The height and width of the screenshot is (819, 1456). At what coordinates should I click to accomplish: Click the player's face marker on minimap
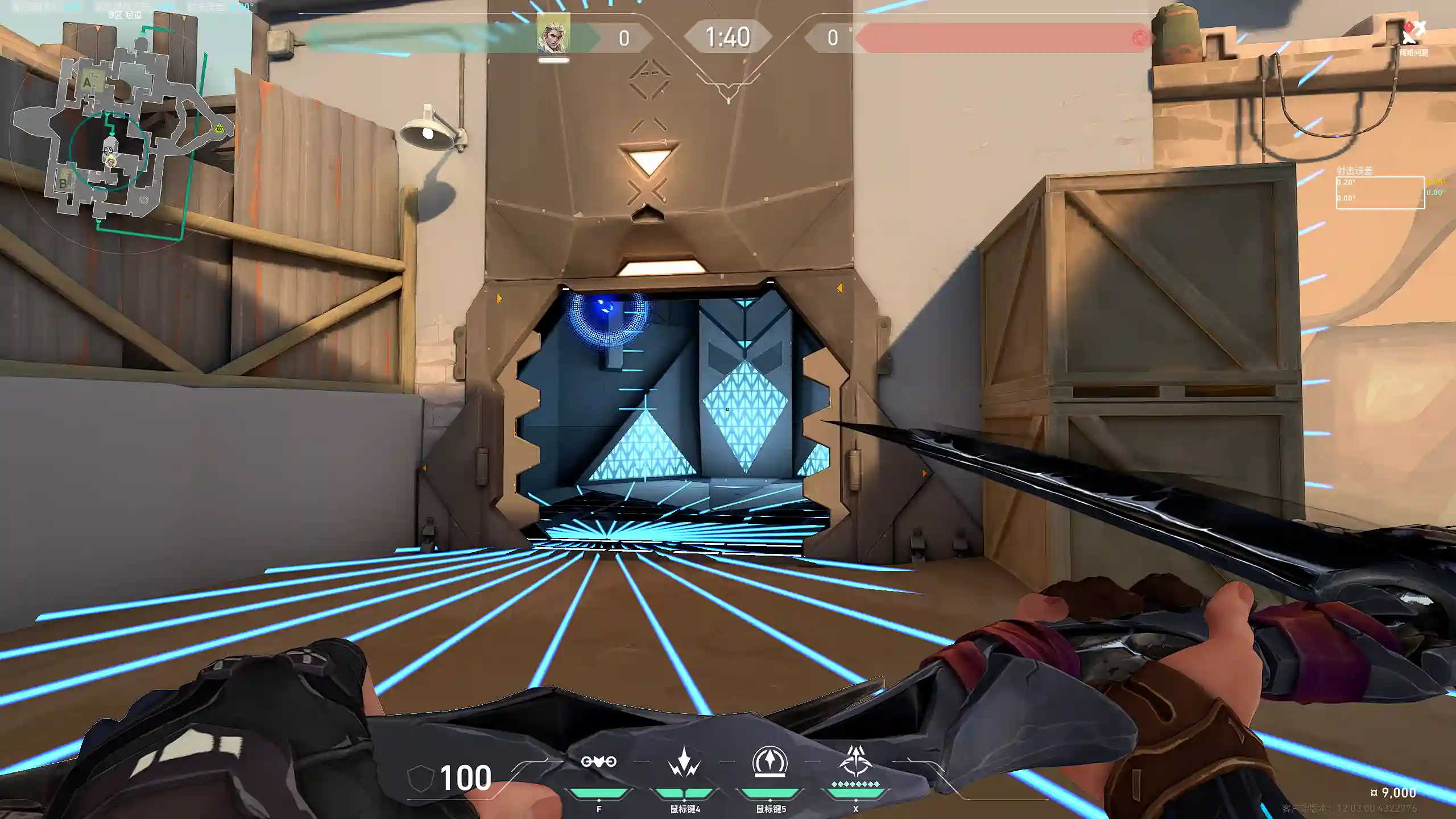(x=110, y=161)
